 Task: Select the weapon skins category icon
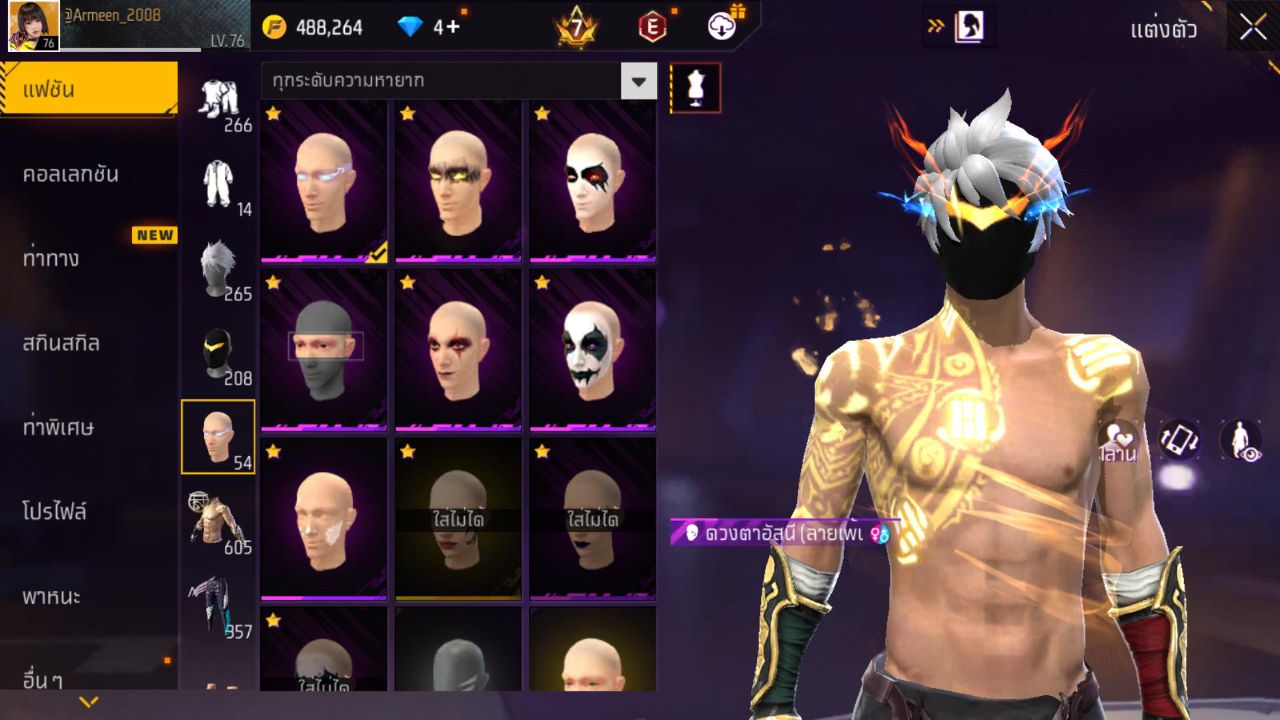[218, 607]
